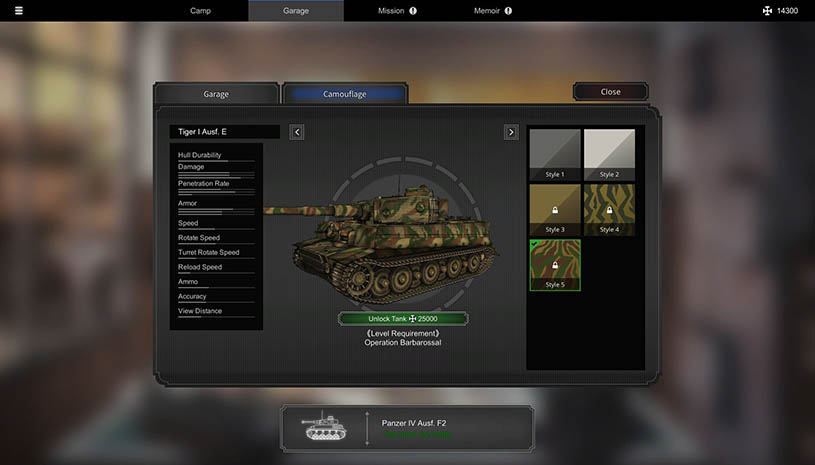Select the locked Style 3 camouflage
The width and height of the screenshot is (815, 465).
coord(555,209)
